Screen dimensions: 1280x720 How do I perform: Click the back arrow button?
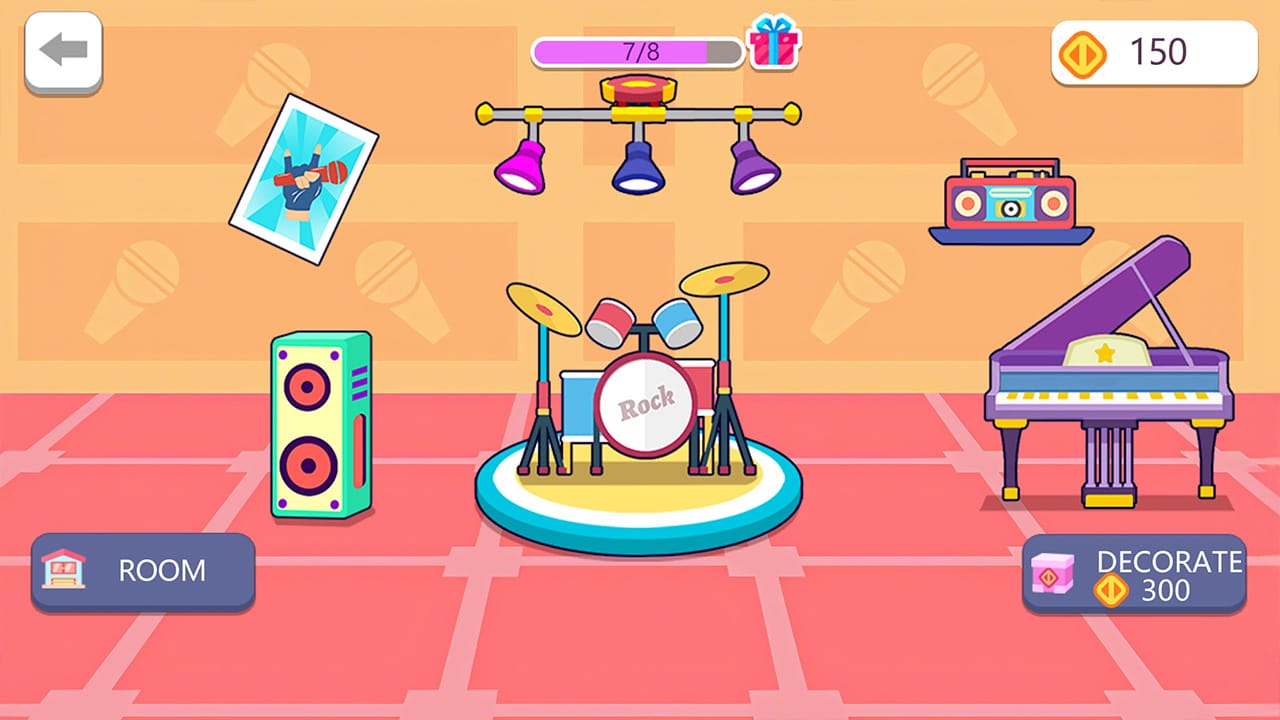click(63, 49)
